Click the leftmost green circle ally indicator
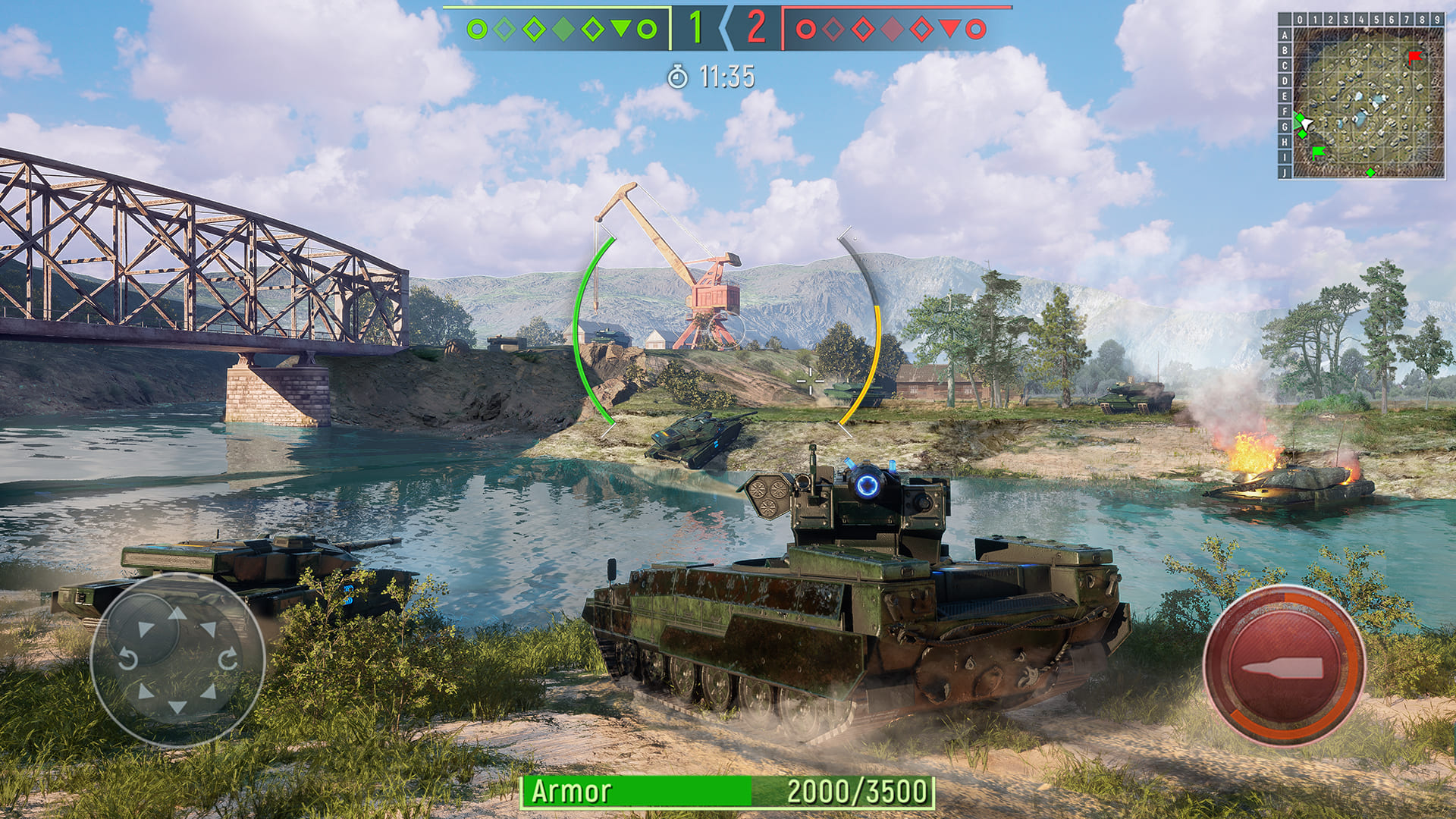Viewport: 1456px width, 819px height. (477, 30)
